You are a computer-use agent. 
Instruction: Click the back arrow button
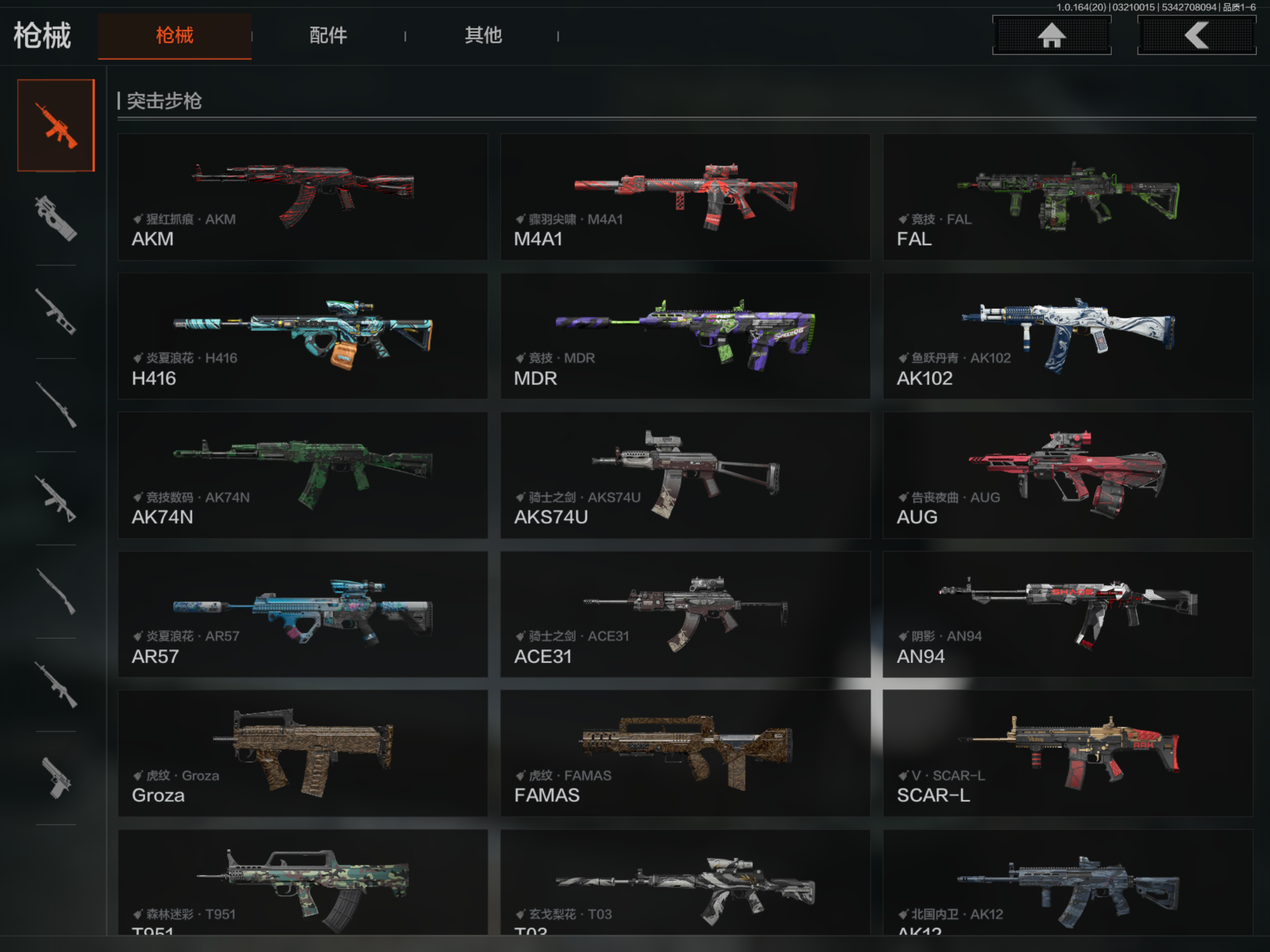click(x=1197, y=35)
